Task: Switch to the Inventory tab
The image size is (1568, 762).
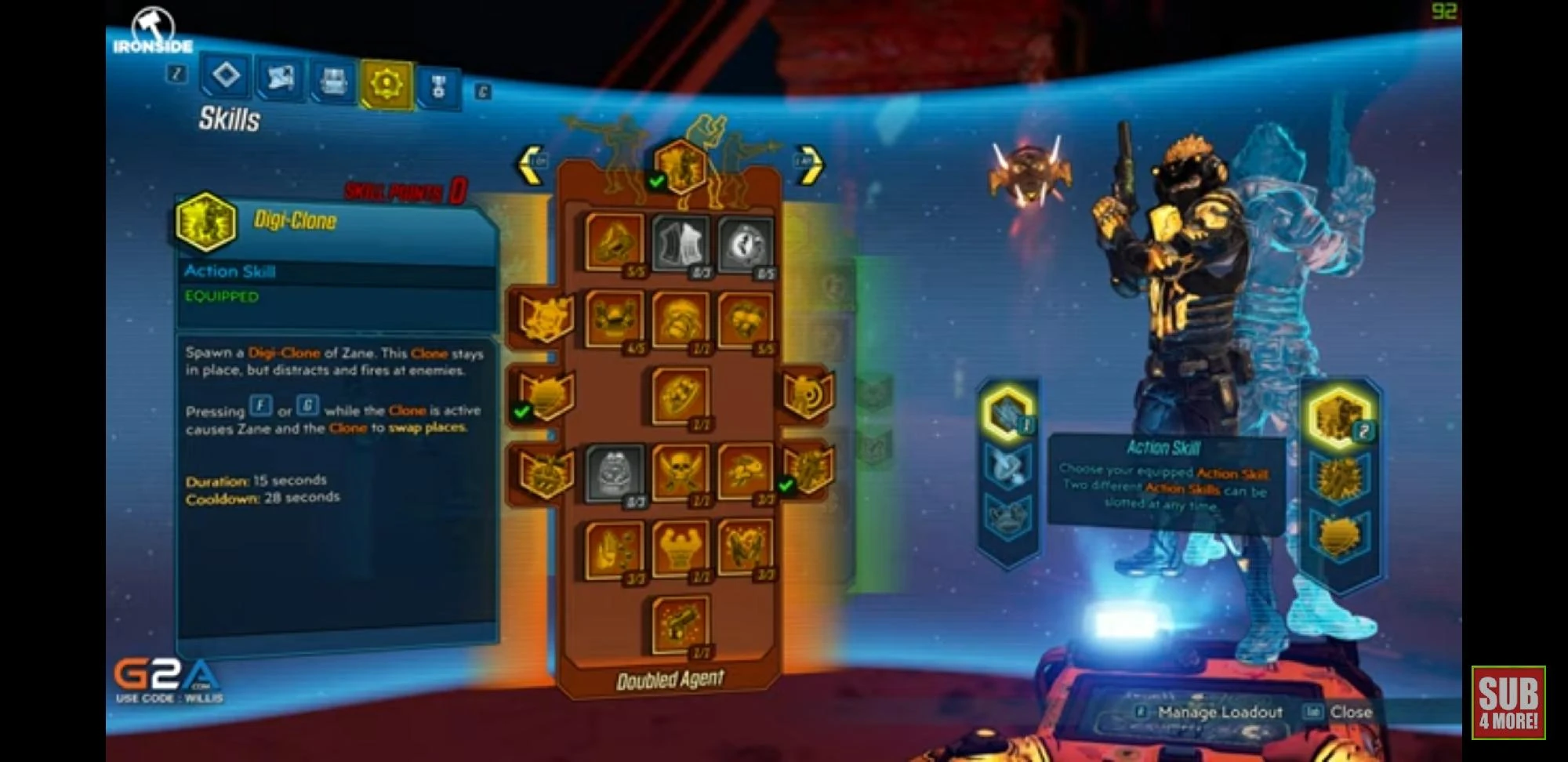Action: (332, 78)
